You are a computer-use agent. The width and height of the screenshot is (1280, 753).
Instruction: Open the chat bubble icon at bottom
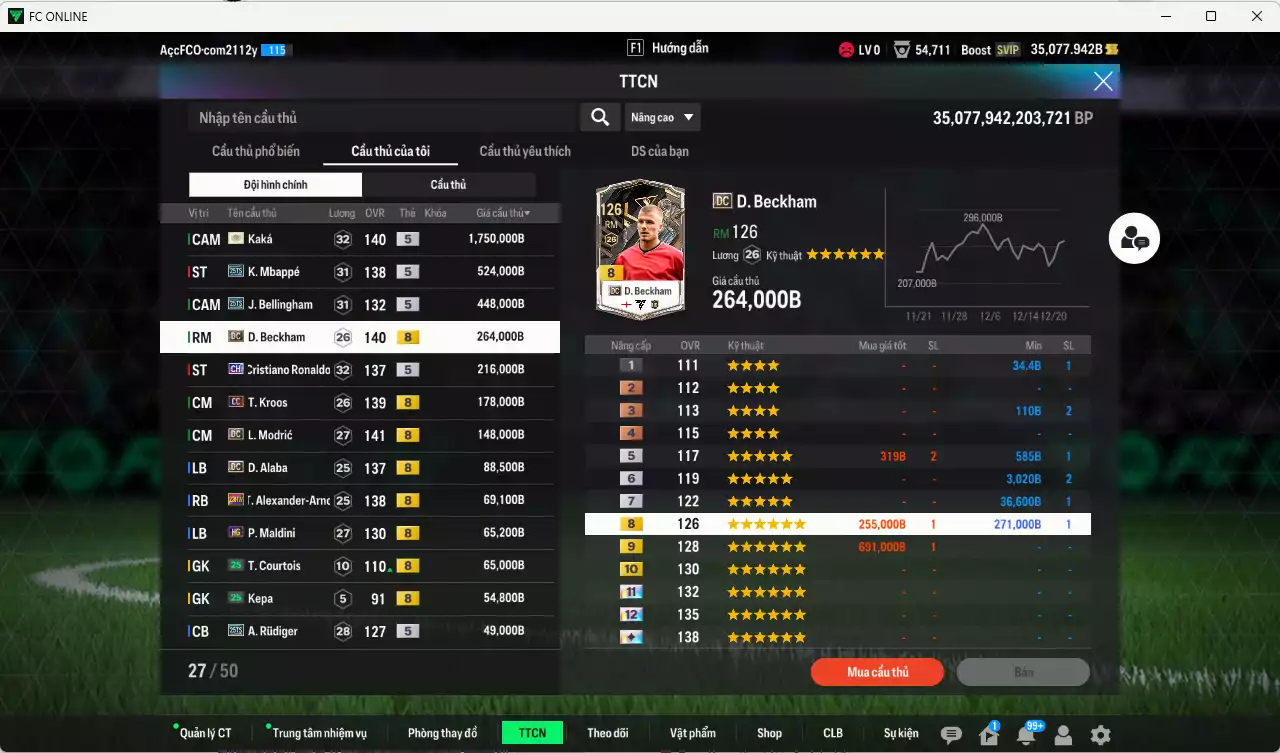(951, 733)
